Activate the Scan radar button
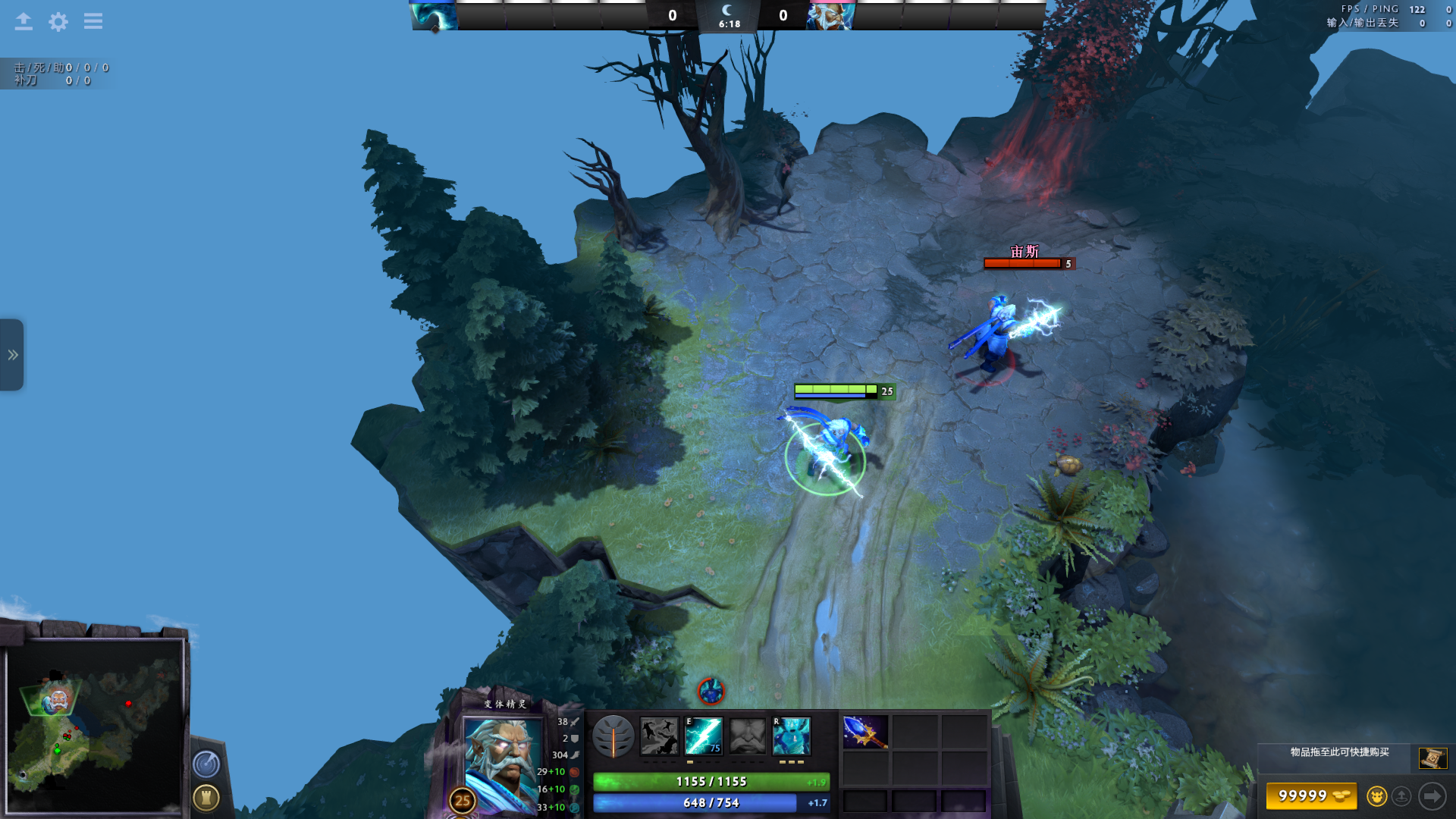 click(x=206, y=764)
